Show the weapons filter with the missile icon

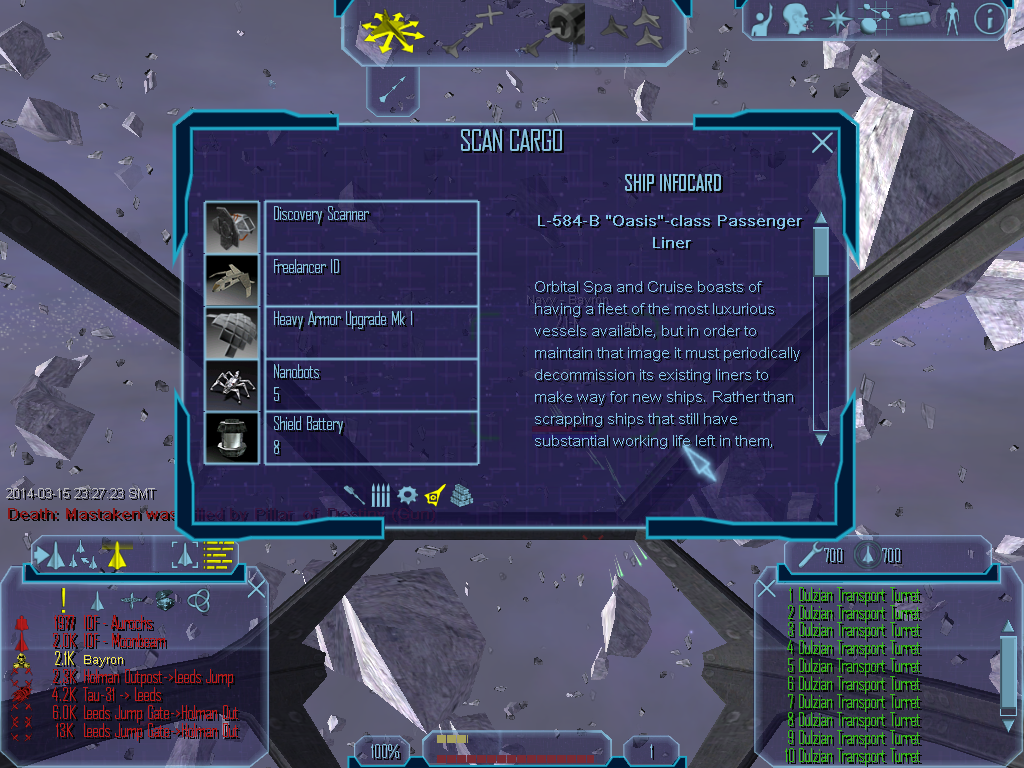[354, 495]
